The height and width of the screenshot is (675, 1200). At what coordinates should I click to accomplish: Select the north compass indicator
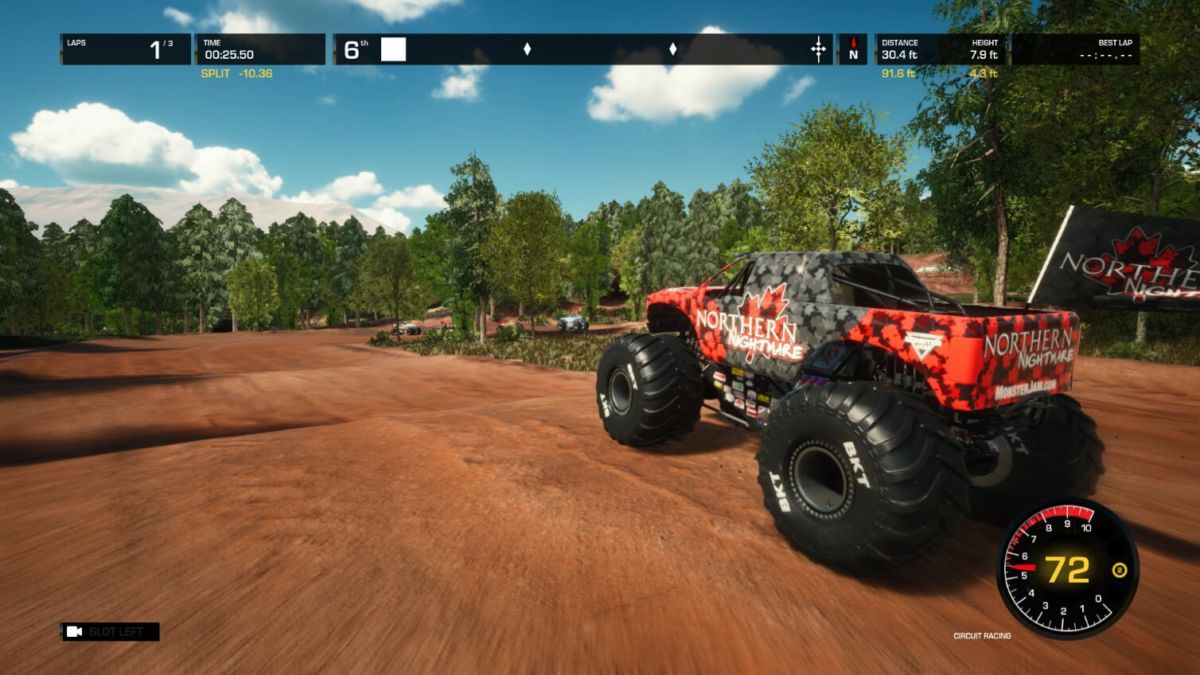pyautogui.click(x=853, y=49)
